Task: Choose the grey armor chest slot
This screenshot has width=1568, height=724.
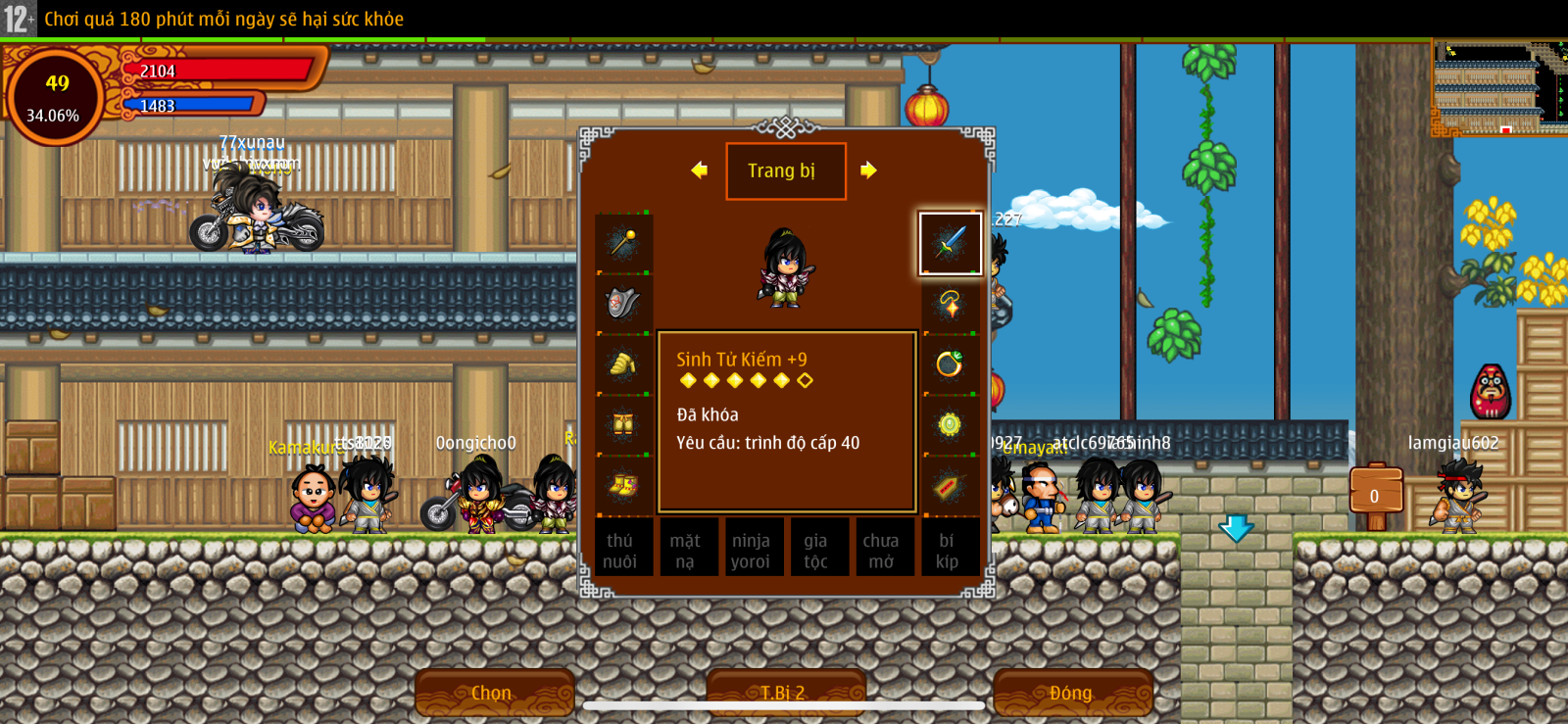Action: coord(623,304)
